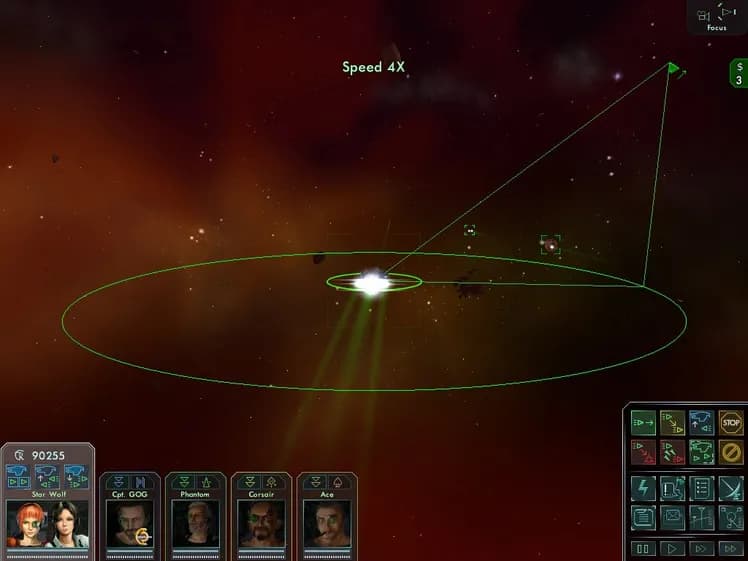Open the crossed swords panel
Screen dimensions: 748x561
pyautogui.click(x=731, y=488)
